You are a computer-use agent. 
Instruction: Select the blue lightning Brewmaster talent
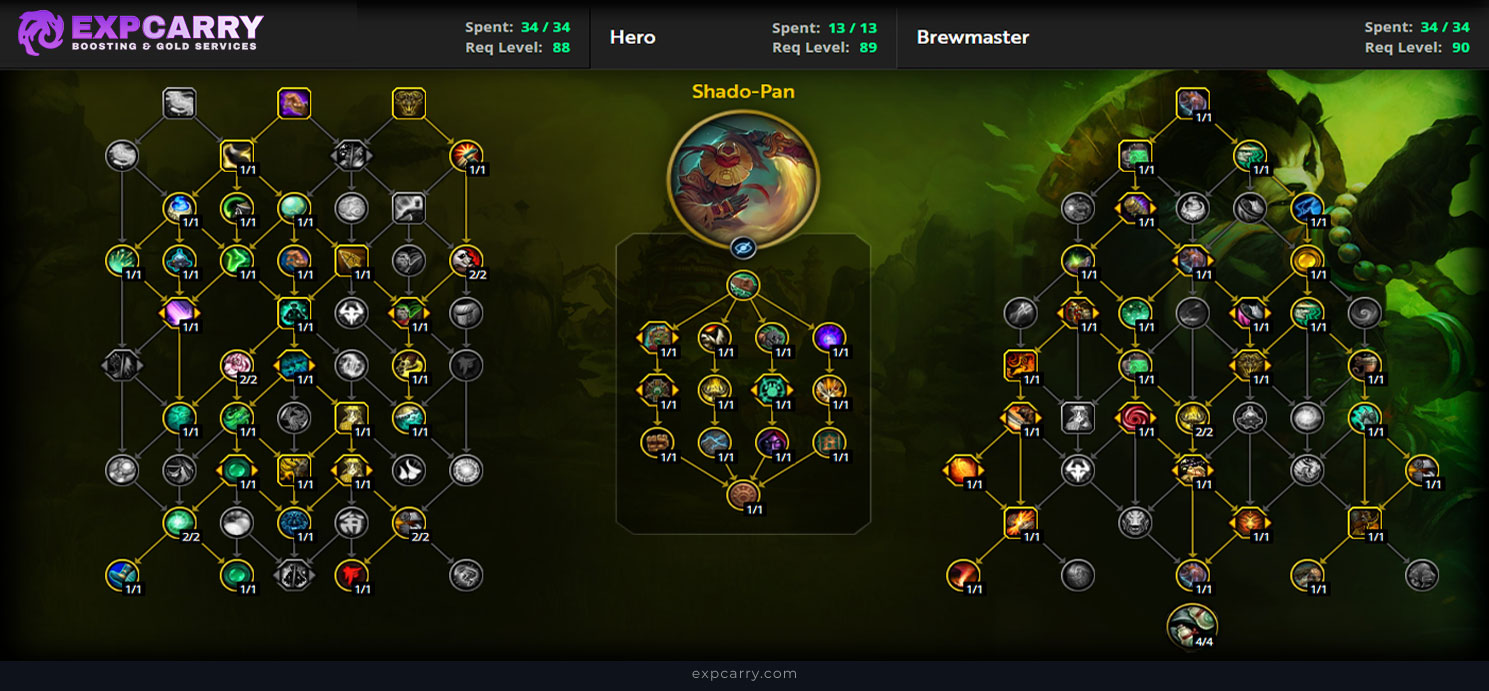tap(1307, 208)
